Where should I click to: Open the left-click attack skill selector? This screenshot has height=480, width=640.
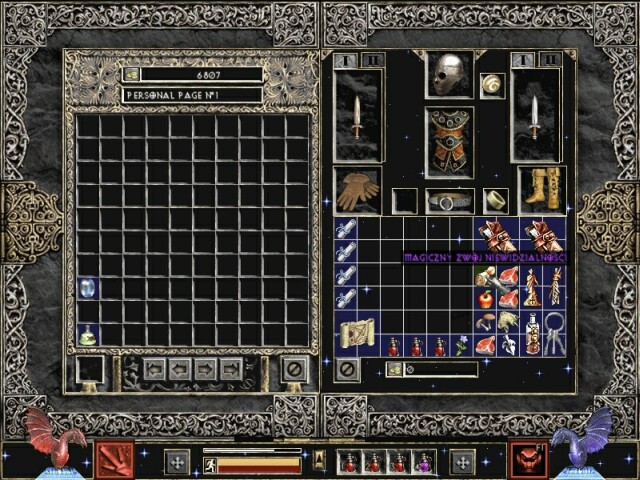tap(108, 460)
